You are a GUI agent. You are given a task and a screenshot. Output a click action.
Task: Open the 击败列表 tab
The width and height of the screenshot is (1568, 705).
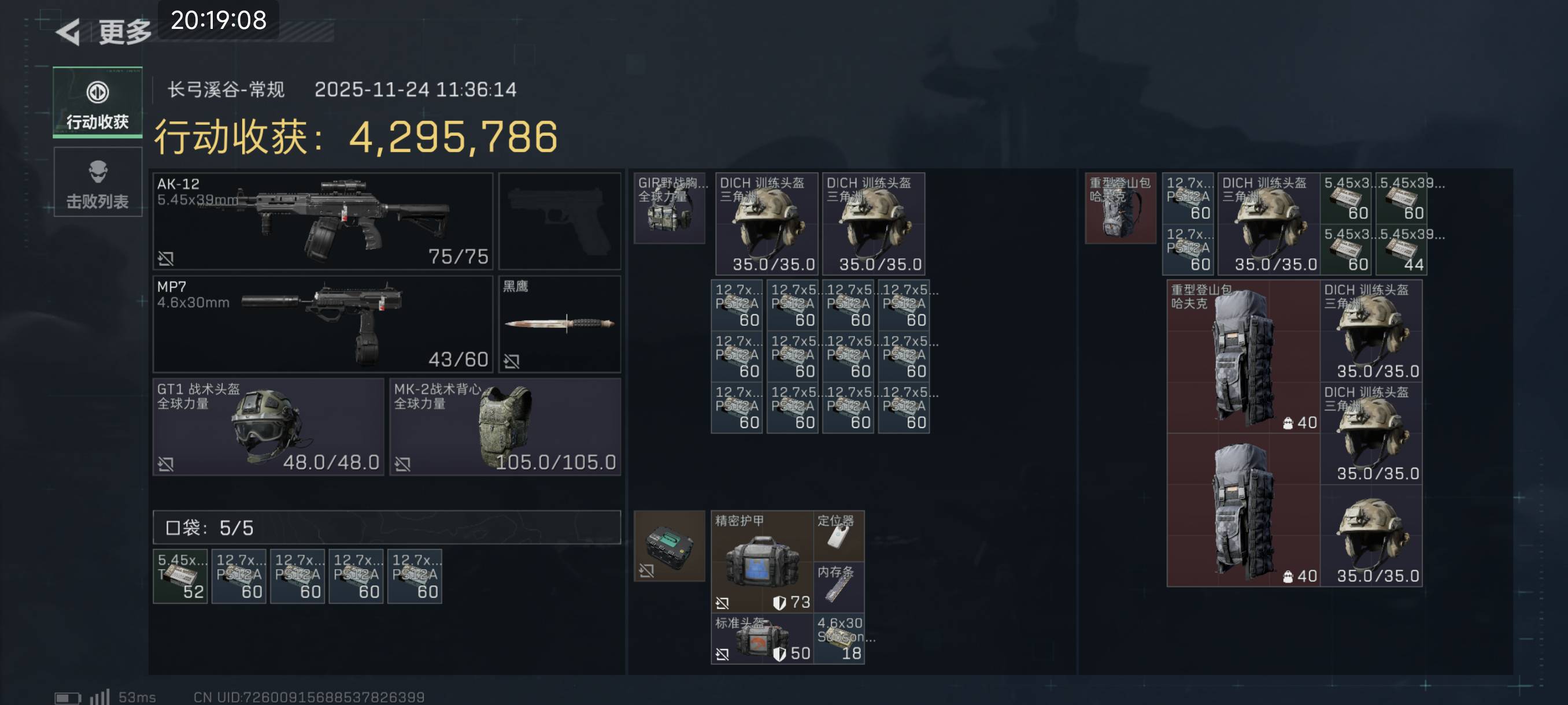click(97, 183)
